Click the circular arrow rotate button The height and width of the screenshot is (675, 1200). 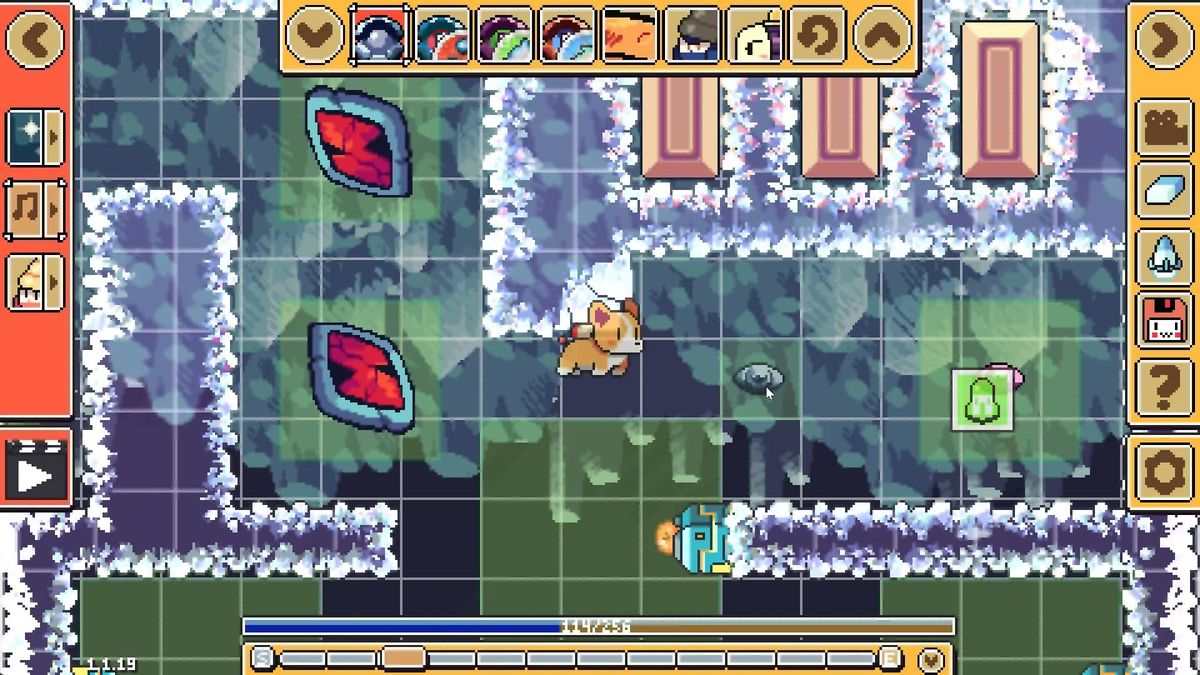pyautogui.click(x=817, y=36)
